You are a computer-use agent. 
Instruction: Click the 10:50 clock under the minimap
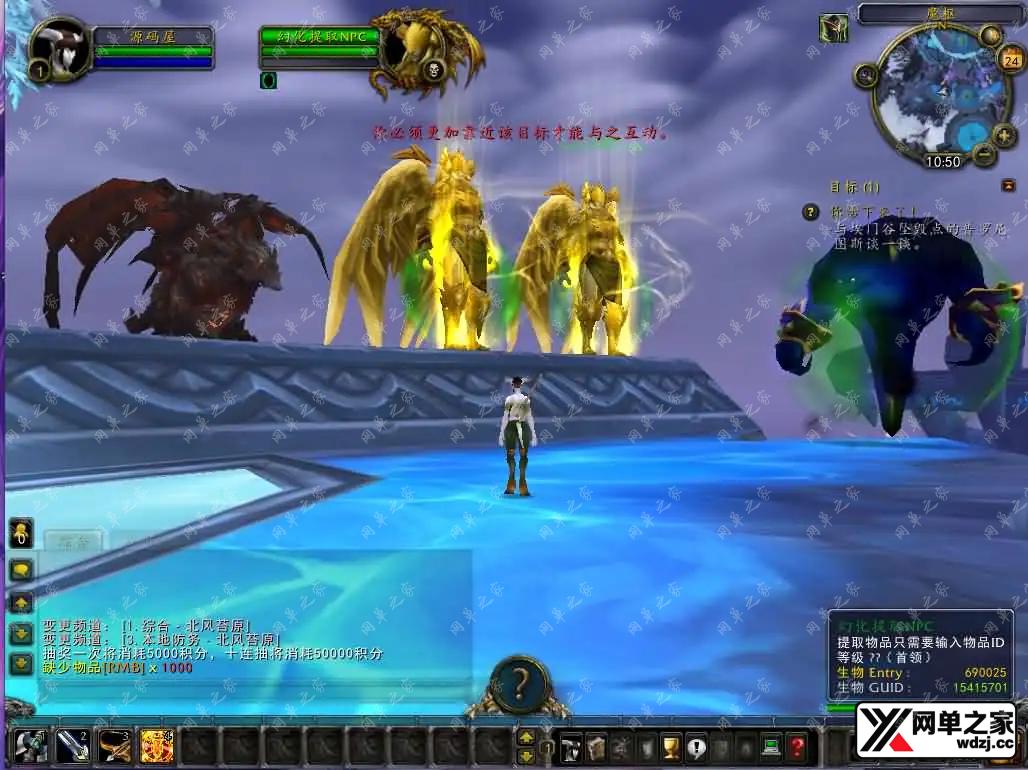coord(942,161)
